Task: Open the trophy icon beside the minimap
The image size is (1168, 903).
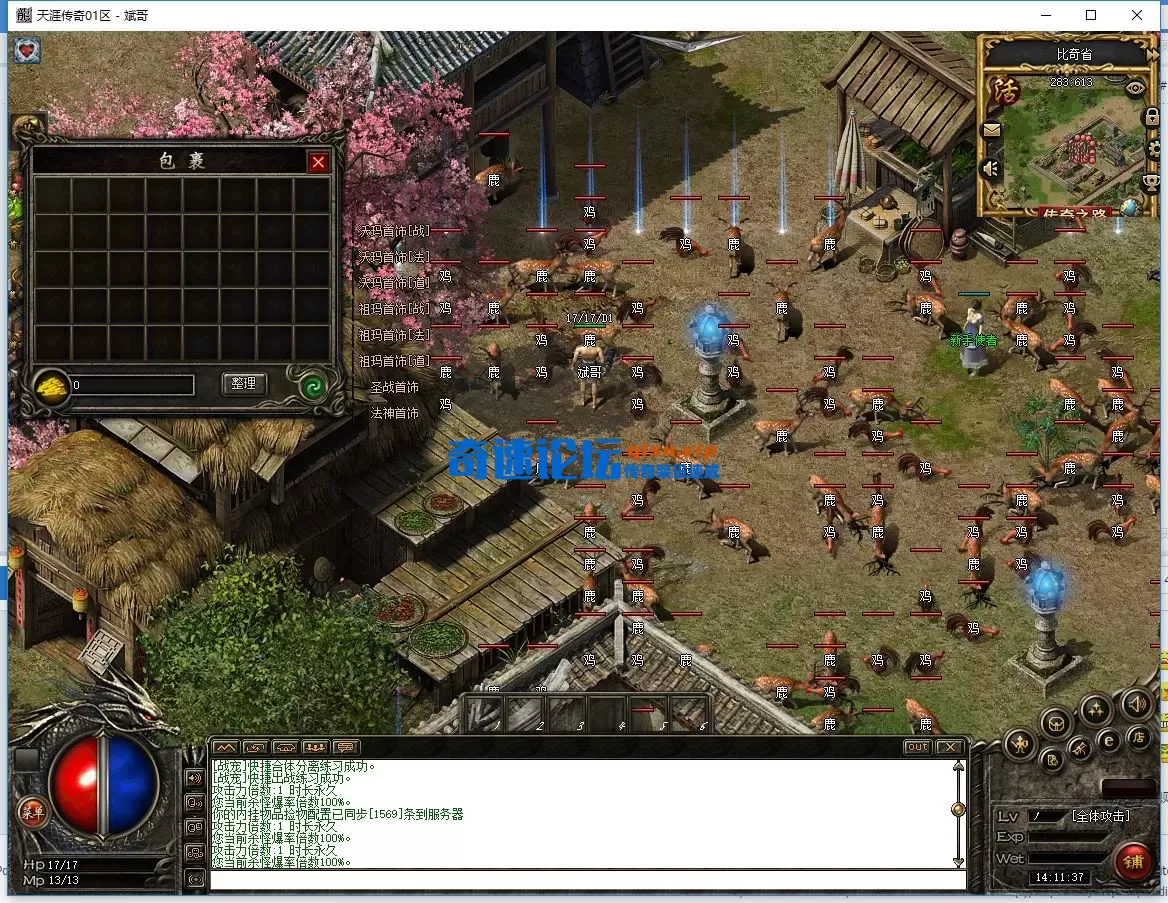Action: coord(1151,183)
